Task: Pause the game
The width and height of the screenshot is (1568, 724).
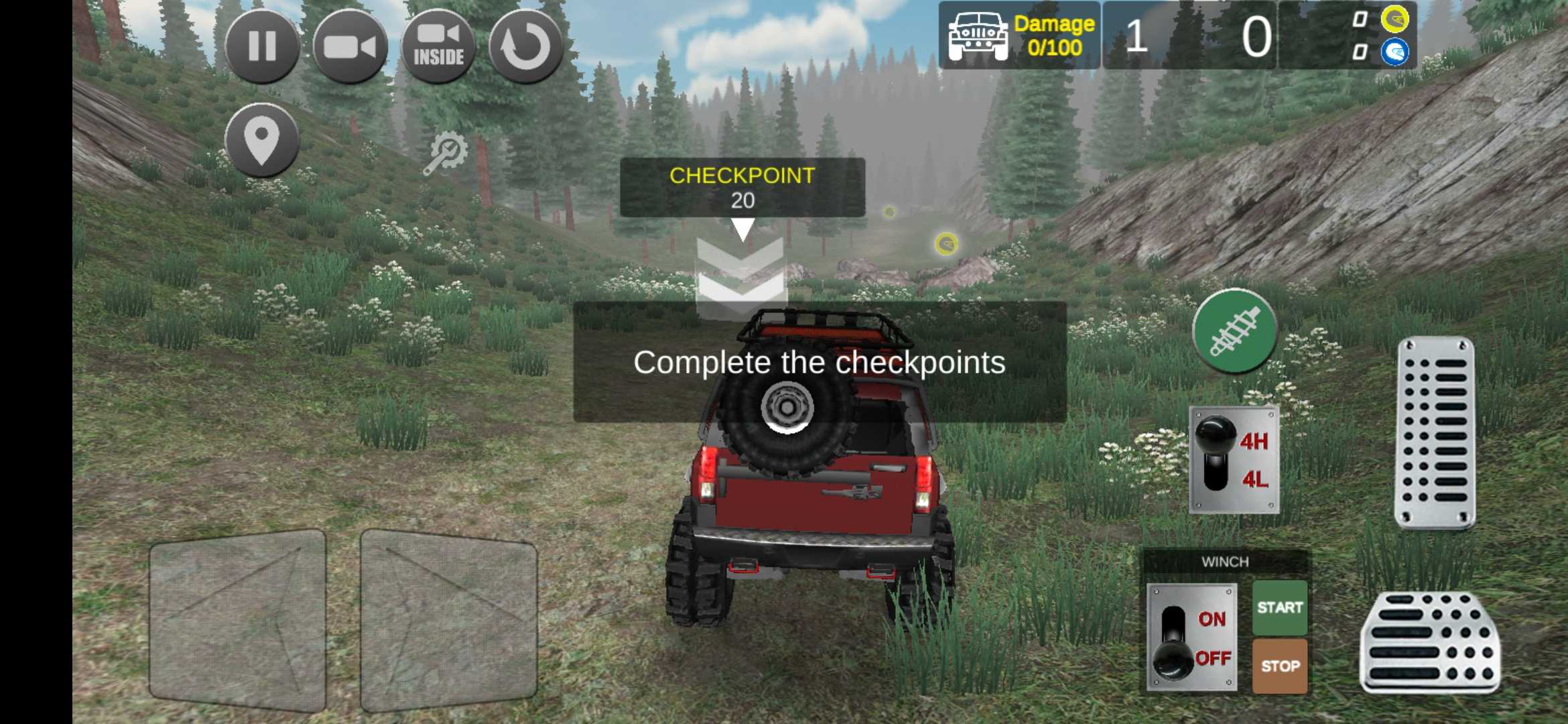Action: coord(262,47)
